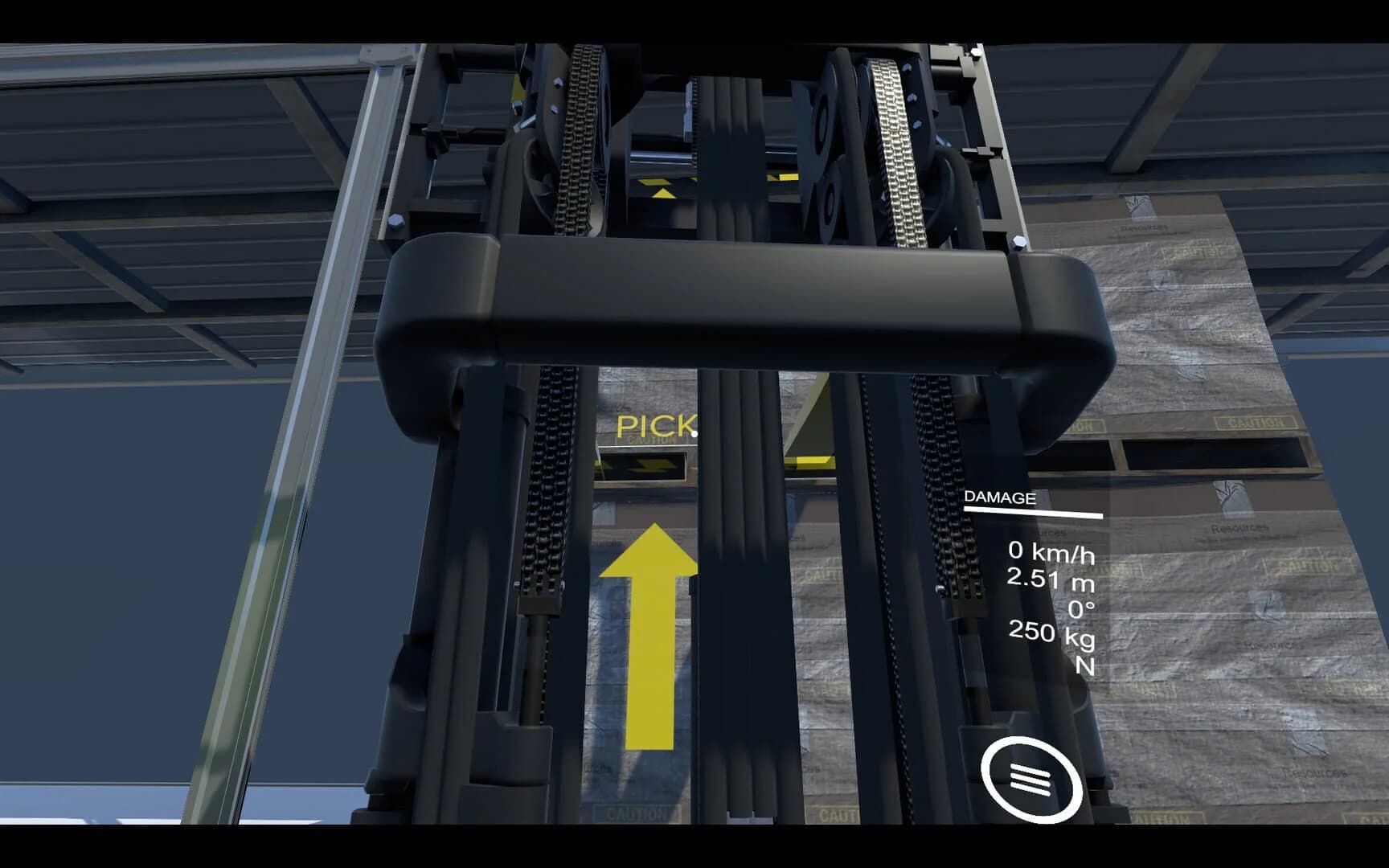Click the DAMAGE progress bar line
Image resolution: width=1389 pixels, height=868 pixels.
coord(1035,511)
